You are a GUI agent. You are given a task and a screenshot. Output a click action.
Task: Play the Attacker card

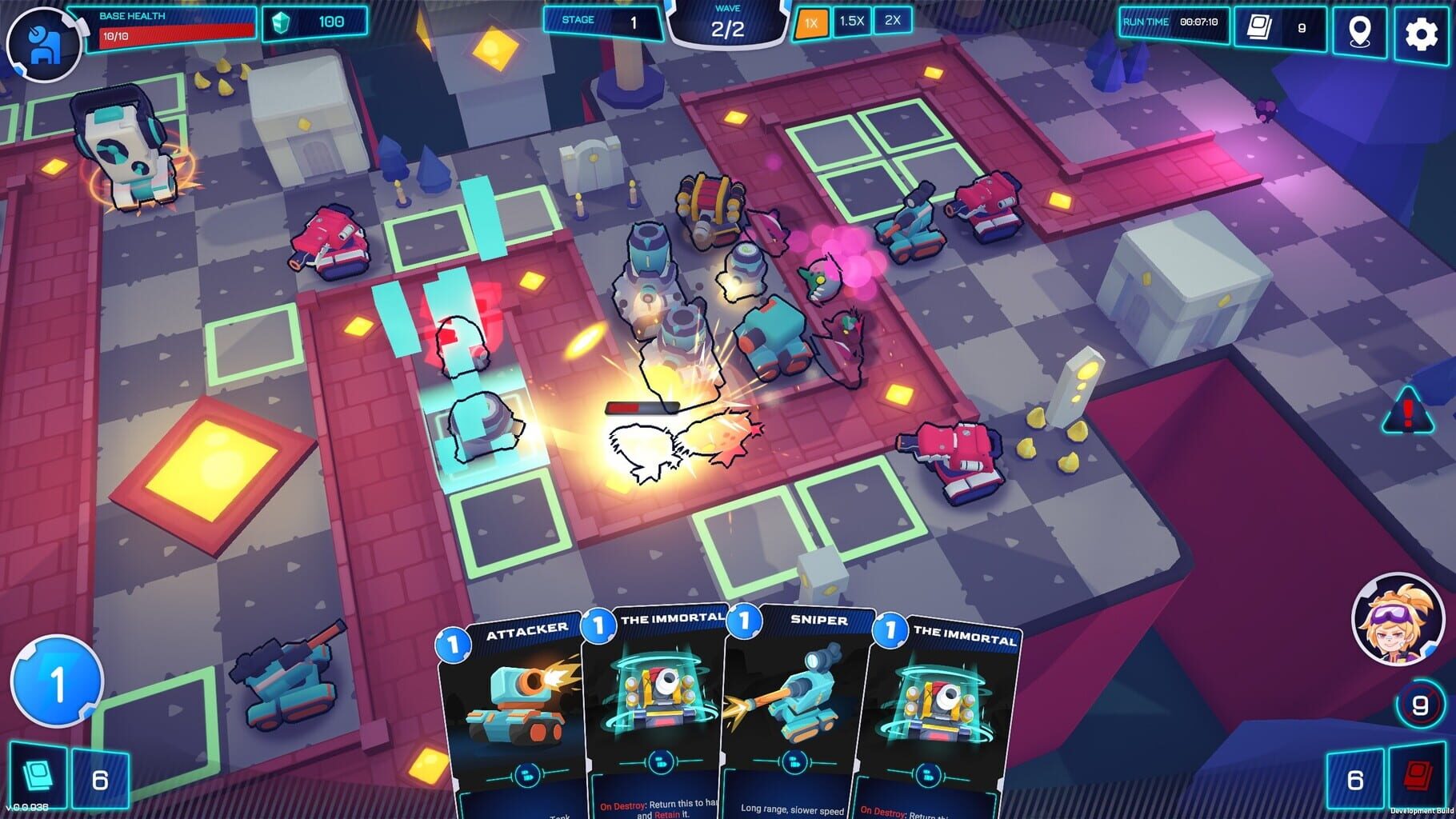tap(516, 712)
